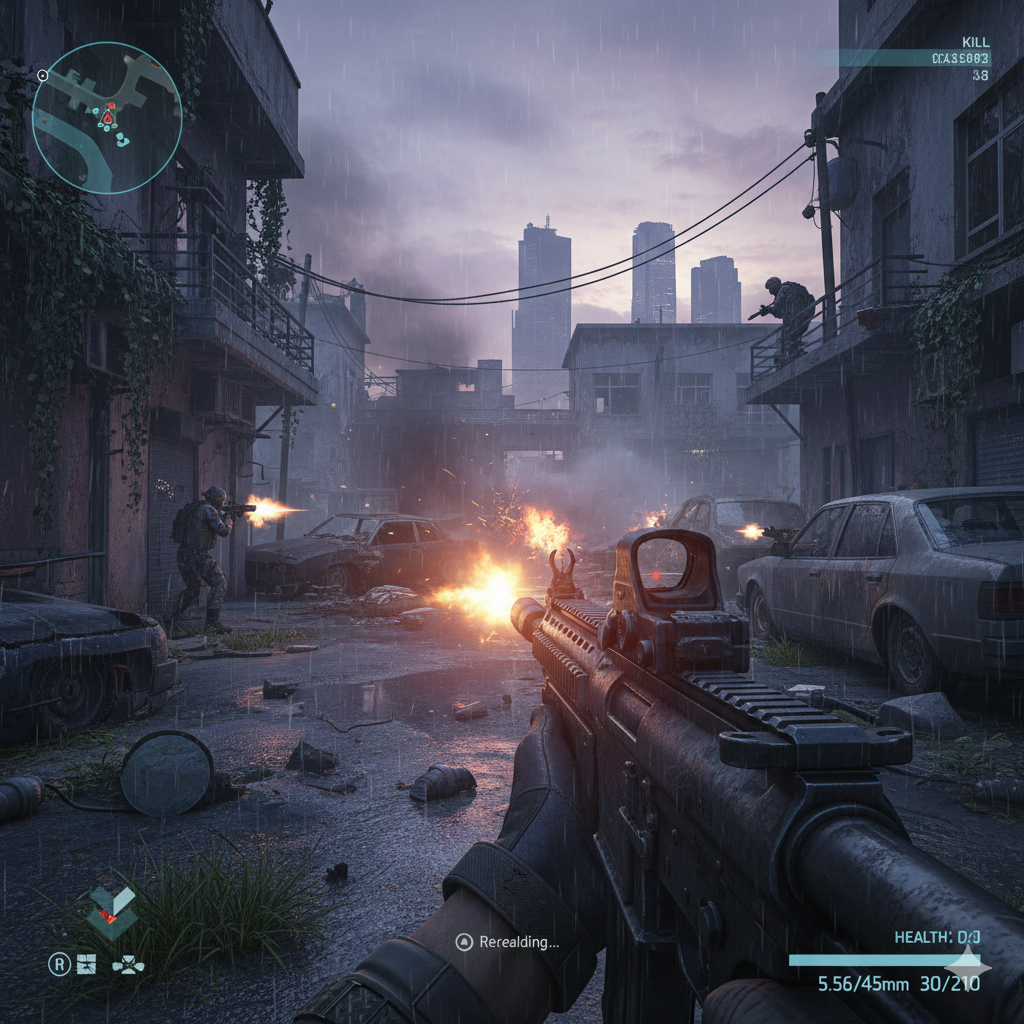
Task: Select the chevron emblem icon with the red center
Action: (x=111, y=911)
